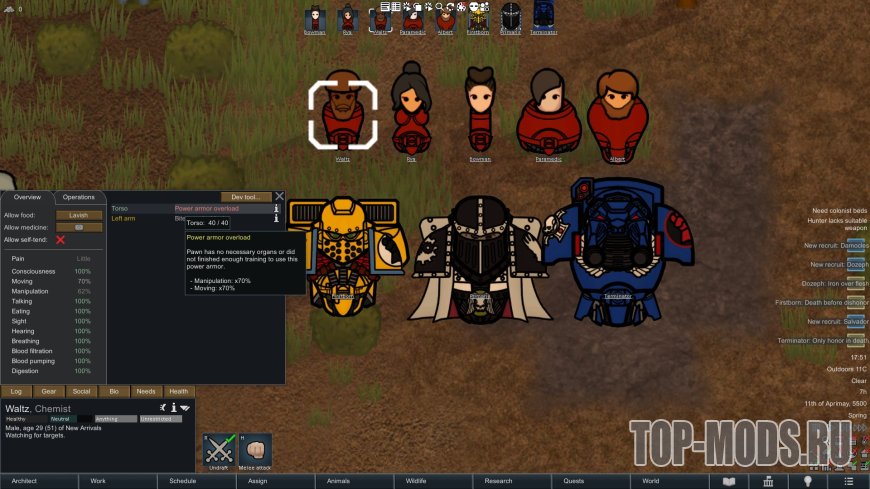The image size is (870, 489).
Task: Open the Architect menu
Action: point(39,481)
